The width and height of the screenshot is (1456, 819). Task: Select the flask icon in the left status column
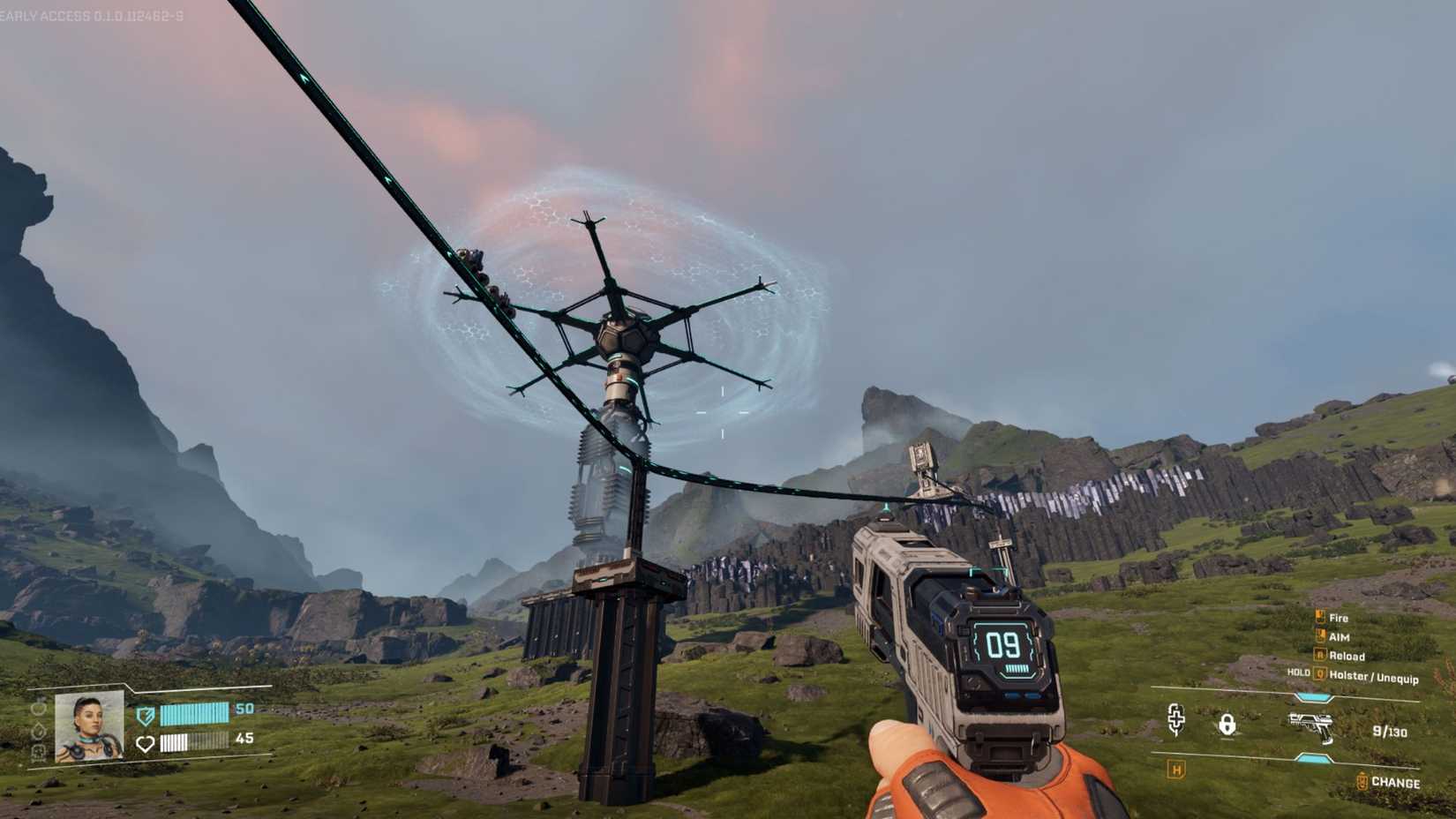click(39, 710)
